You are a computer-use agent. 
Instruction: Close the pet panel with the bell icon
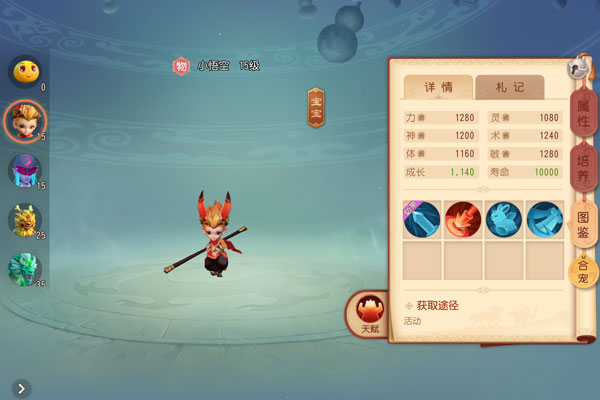pyautogui.click(x=577, y=66)
